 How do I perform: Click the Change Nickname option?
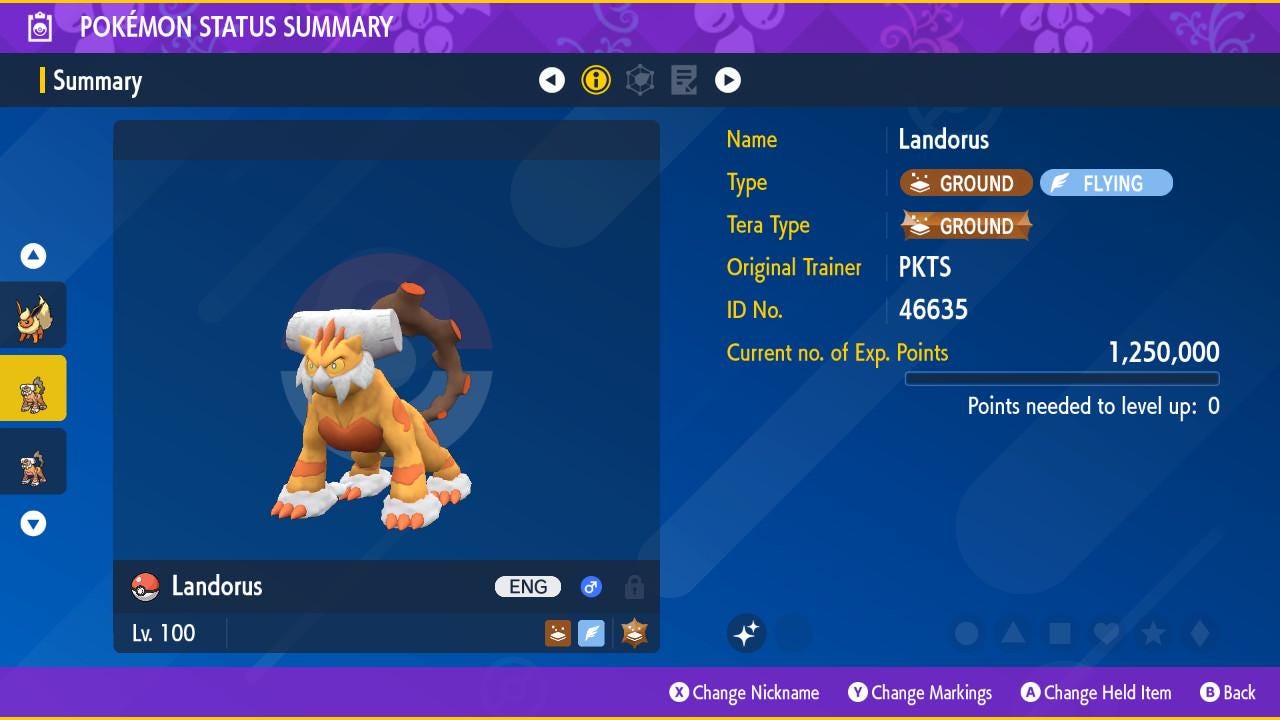pyautogui.click(x=744, y=693)
